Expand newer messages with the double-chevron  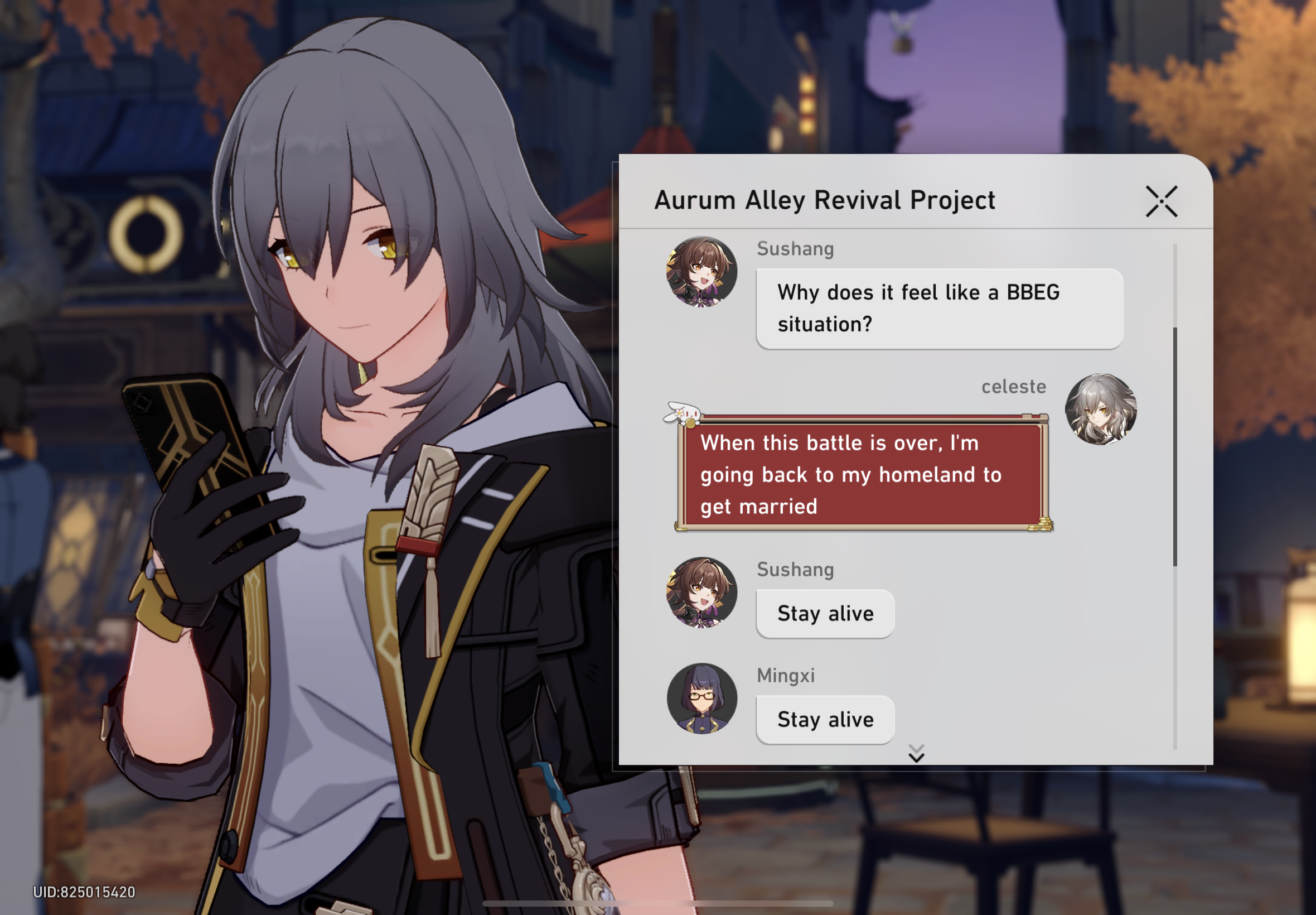click(917, 753)
